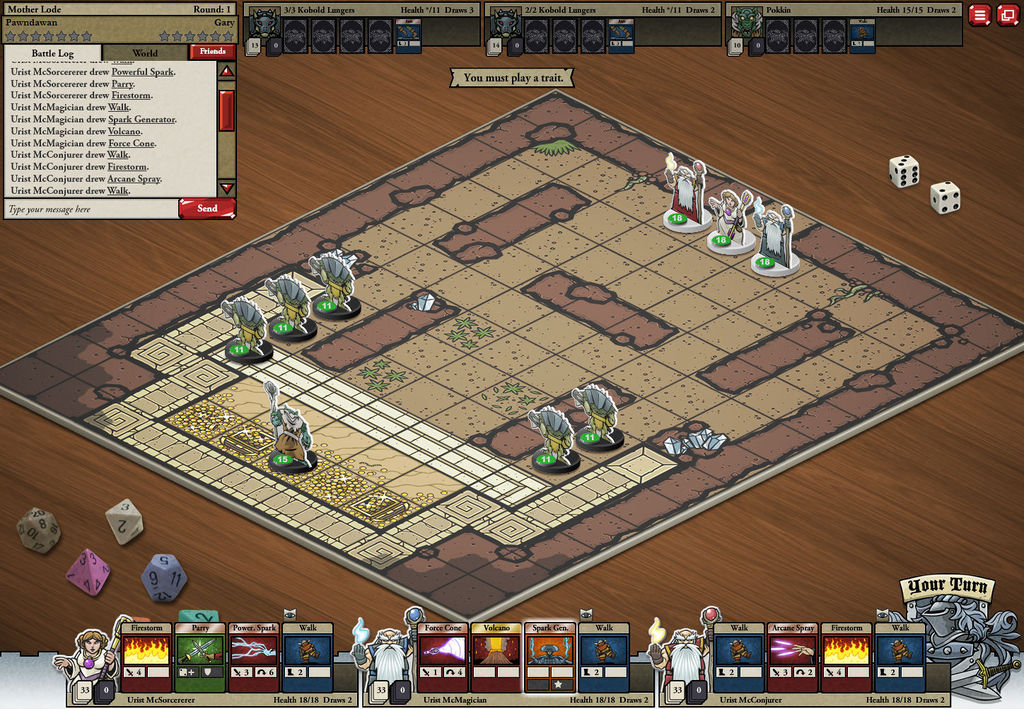
Task: Open the Friends tab
Action: click(212, 51)
